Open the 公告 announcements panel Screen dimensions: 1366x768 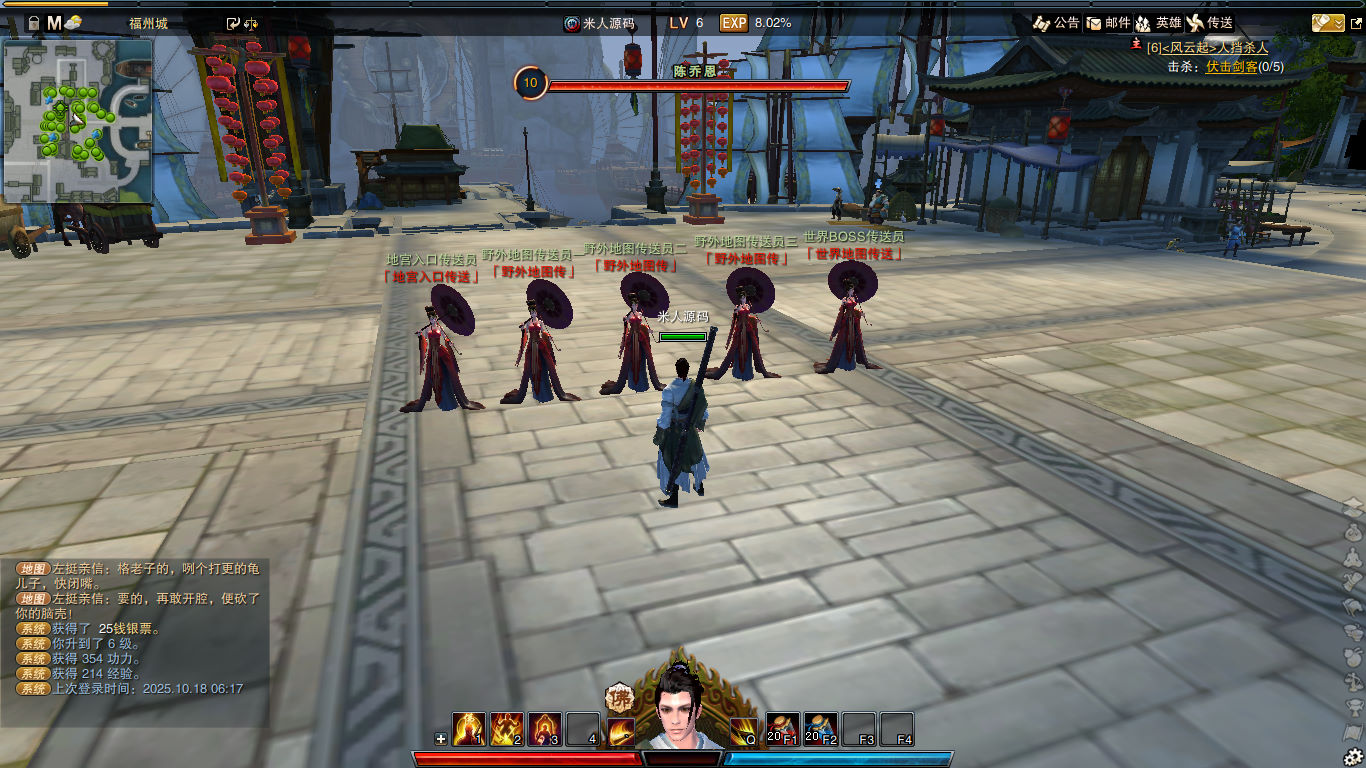coord(1056,22)
